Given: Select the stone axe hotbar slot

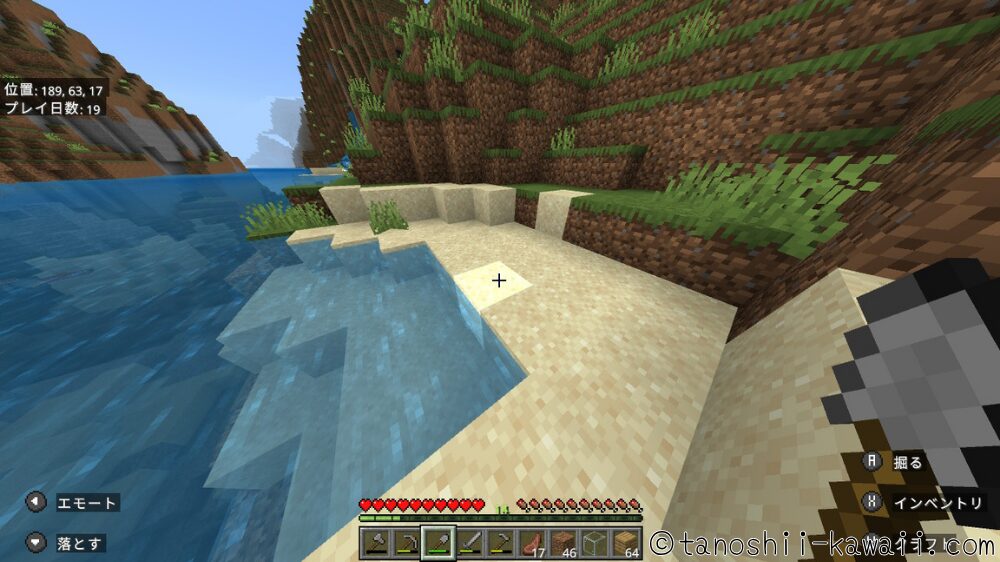Looking at the screenshot, I should [376, 543].
